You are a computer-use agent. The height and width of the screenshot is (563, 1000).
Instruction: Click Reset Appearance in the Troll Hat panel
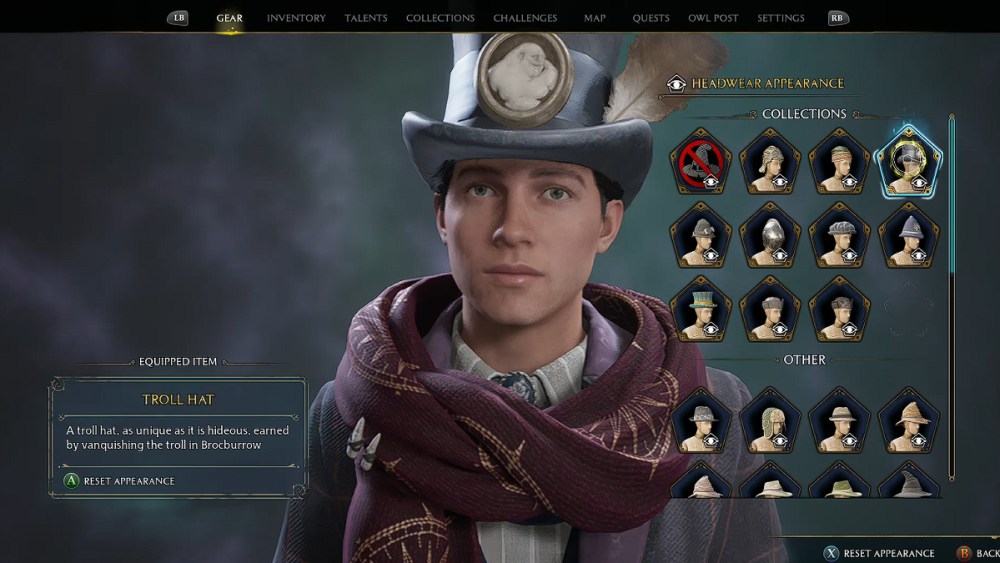(118, 481)
